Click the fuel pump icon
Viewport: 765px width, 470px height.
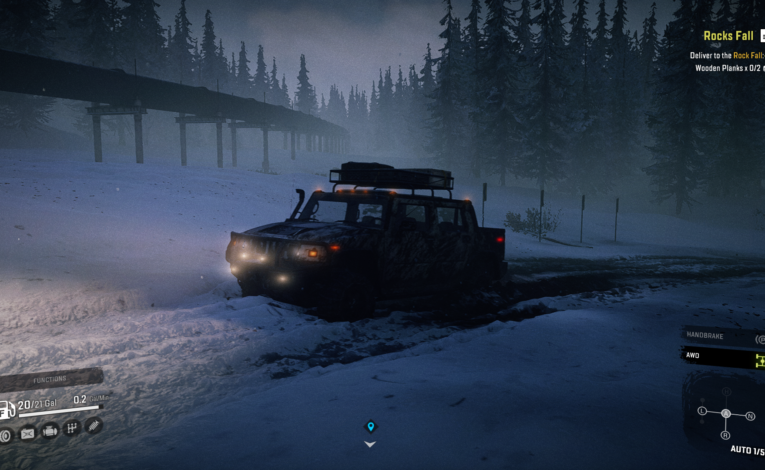point(7,409)
